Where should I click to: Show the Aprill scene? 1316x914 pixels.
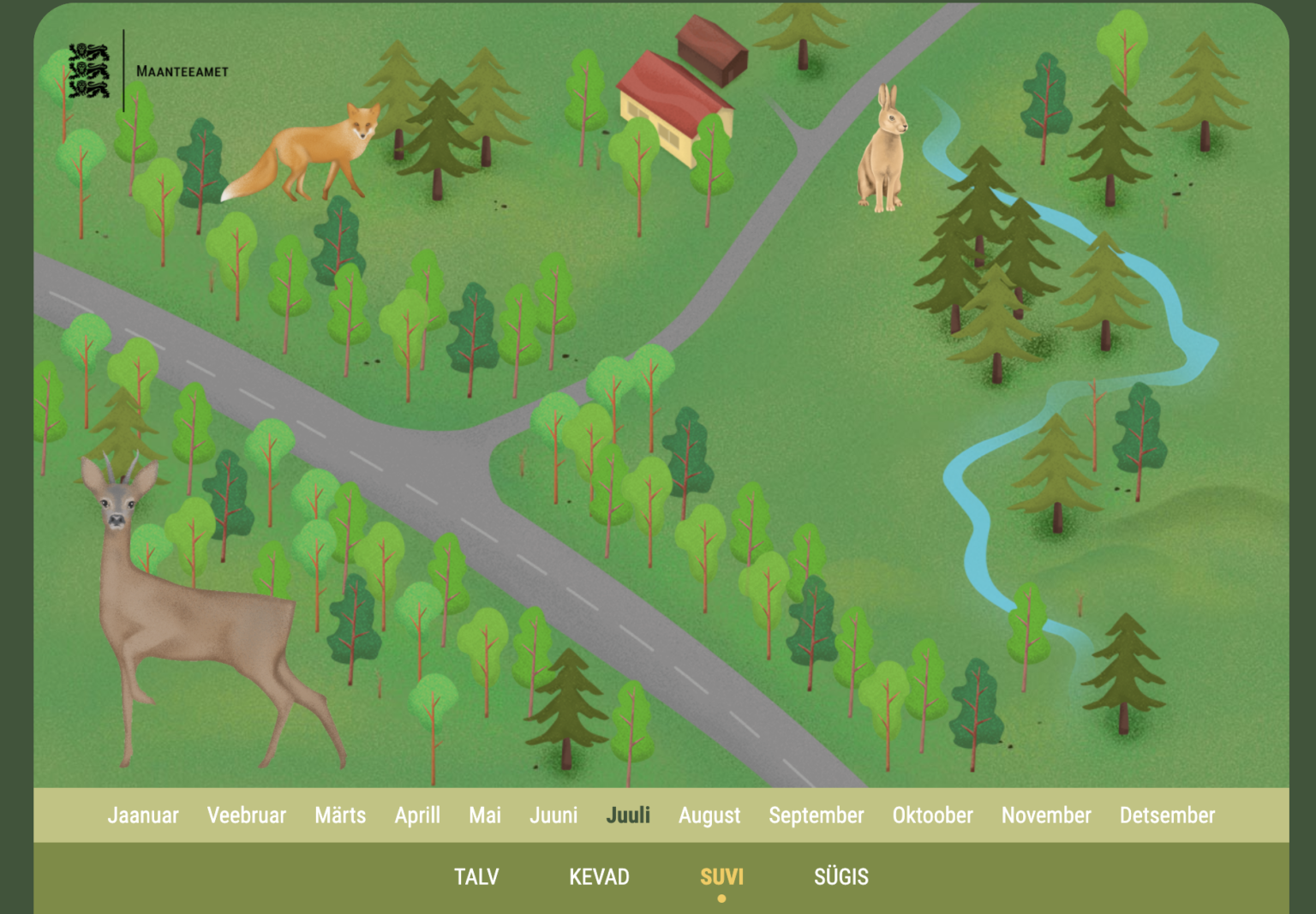click(417, 815)
